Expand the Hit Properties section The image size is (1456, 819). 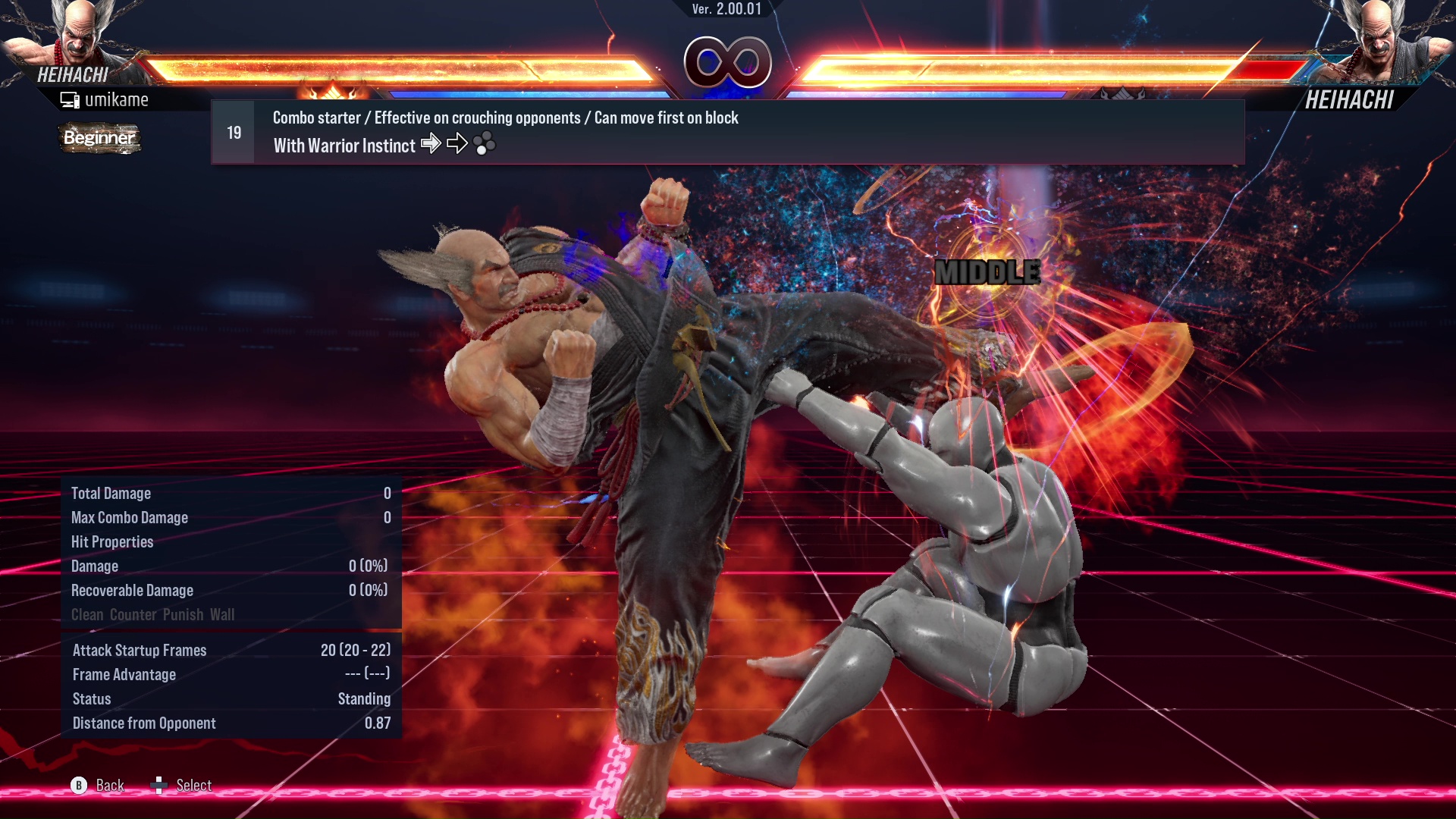112,541
